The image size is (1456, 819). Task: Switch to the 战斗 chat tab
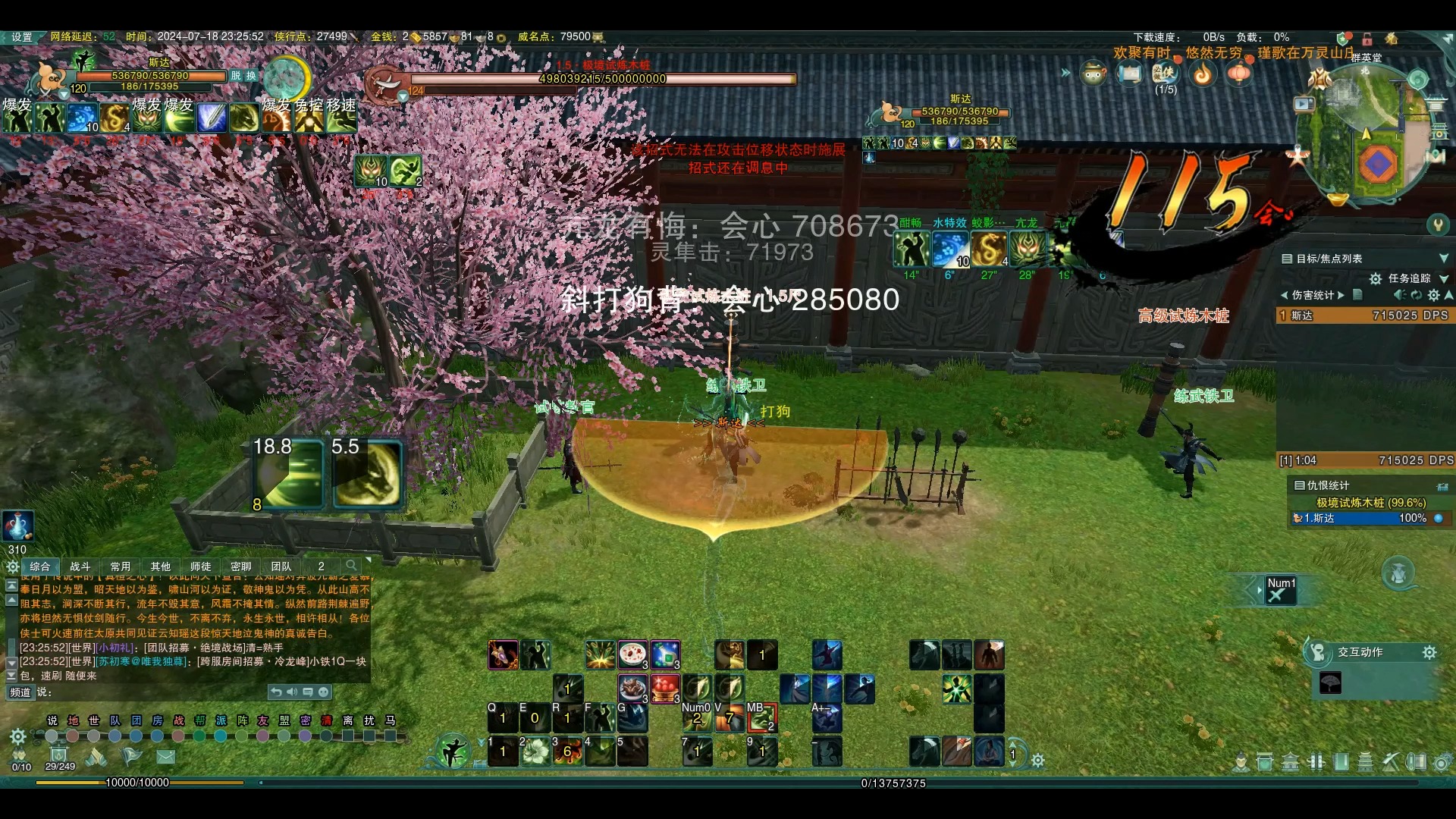pos(80,566)
